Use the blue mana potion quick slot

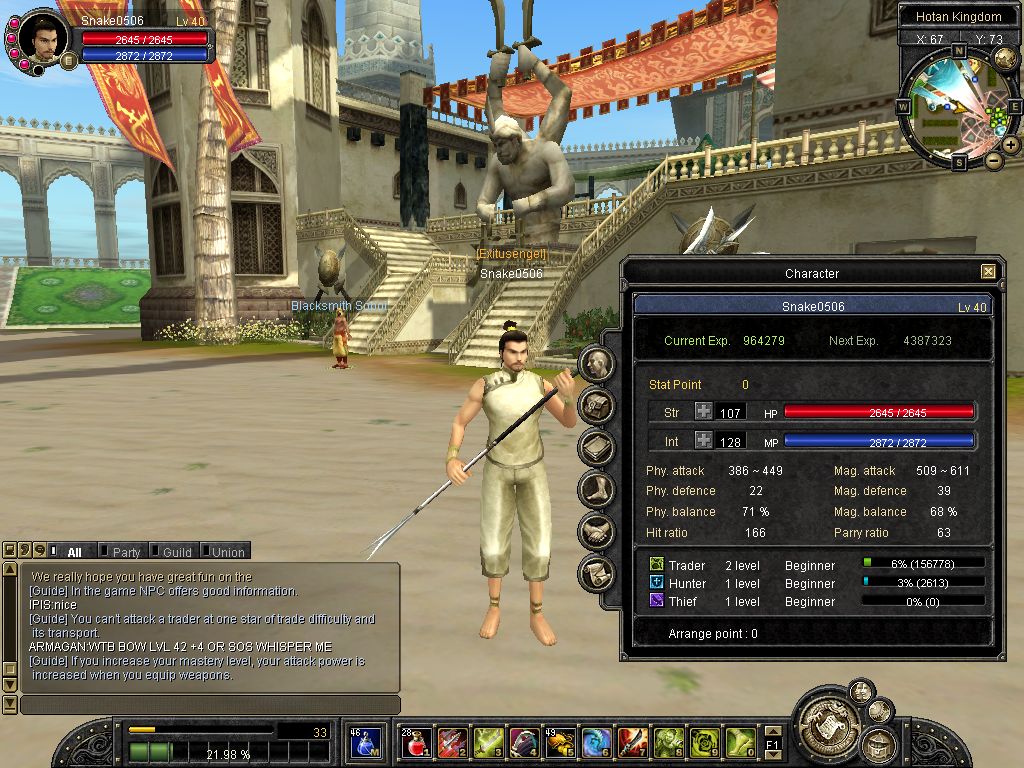[365, 742]
